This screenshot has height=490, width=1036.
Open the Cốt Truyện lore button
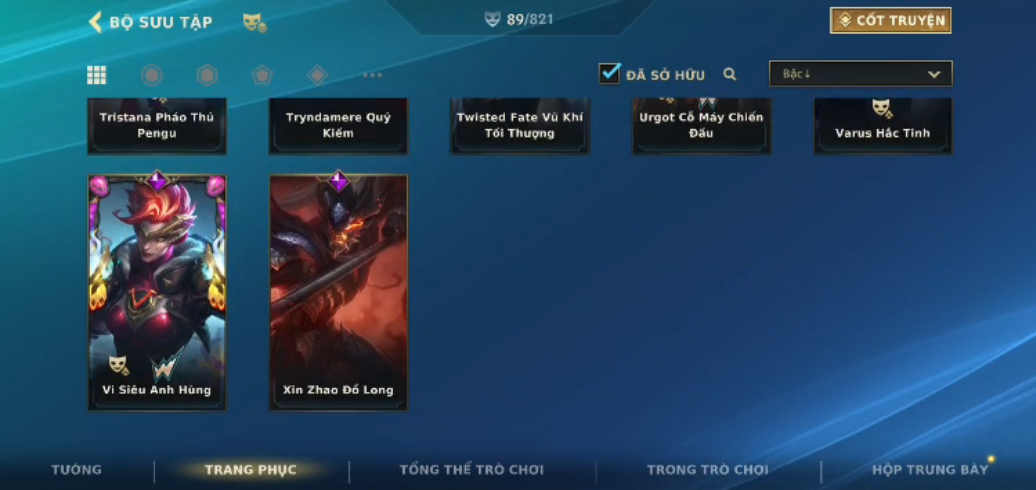tap(890, 21)
